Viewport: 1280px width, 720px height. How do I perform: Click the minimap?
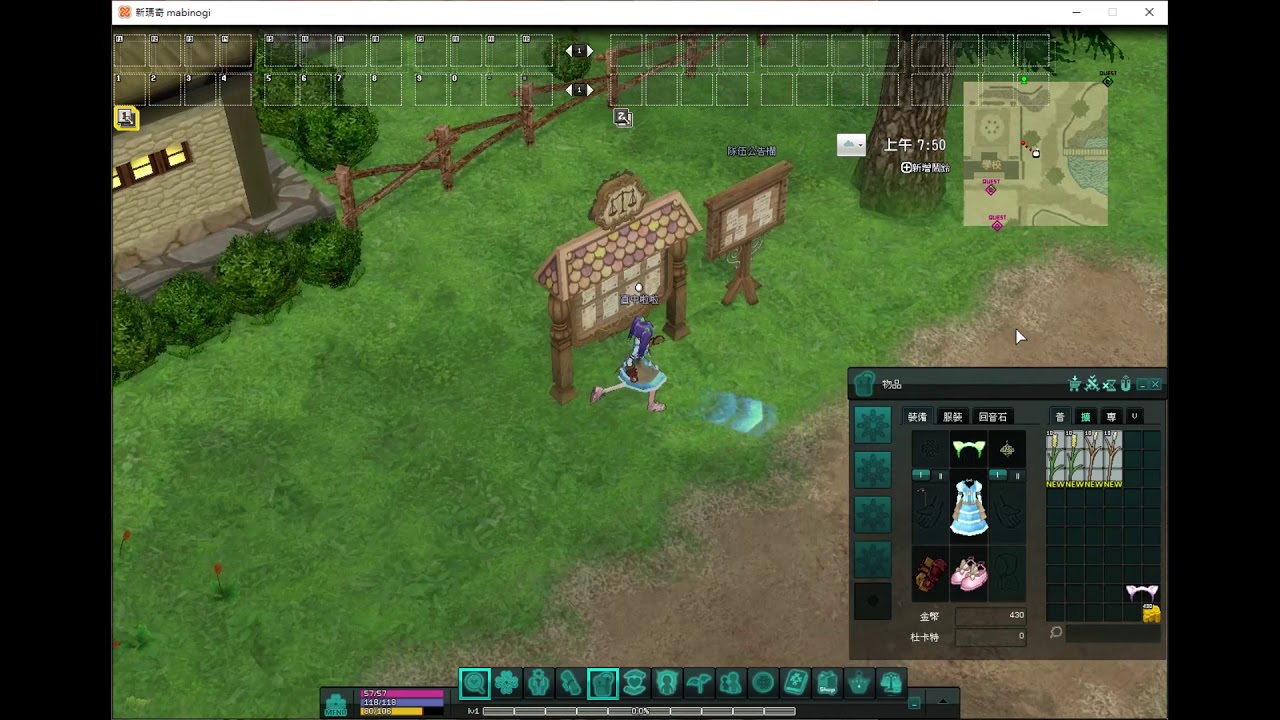click(x=1035, y=153)
